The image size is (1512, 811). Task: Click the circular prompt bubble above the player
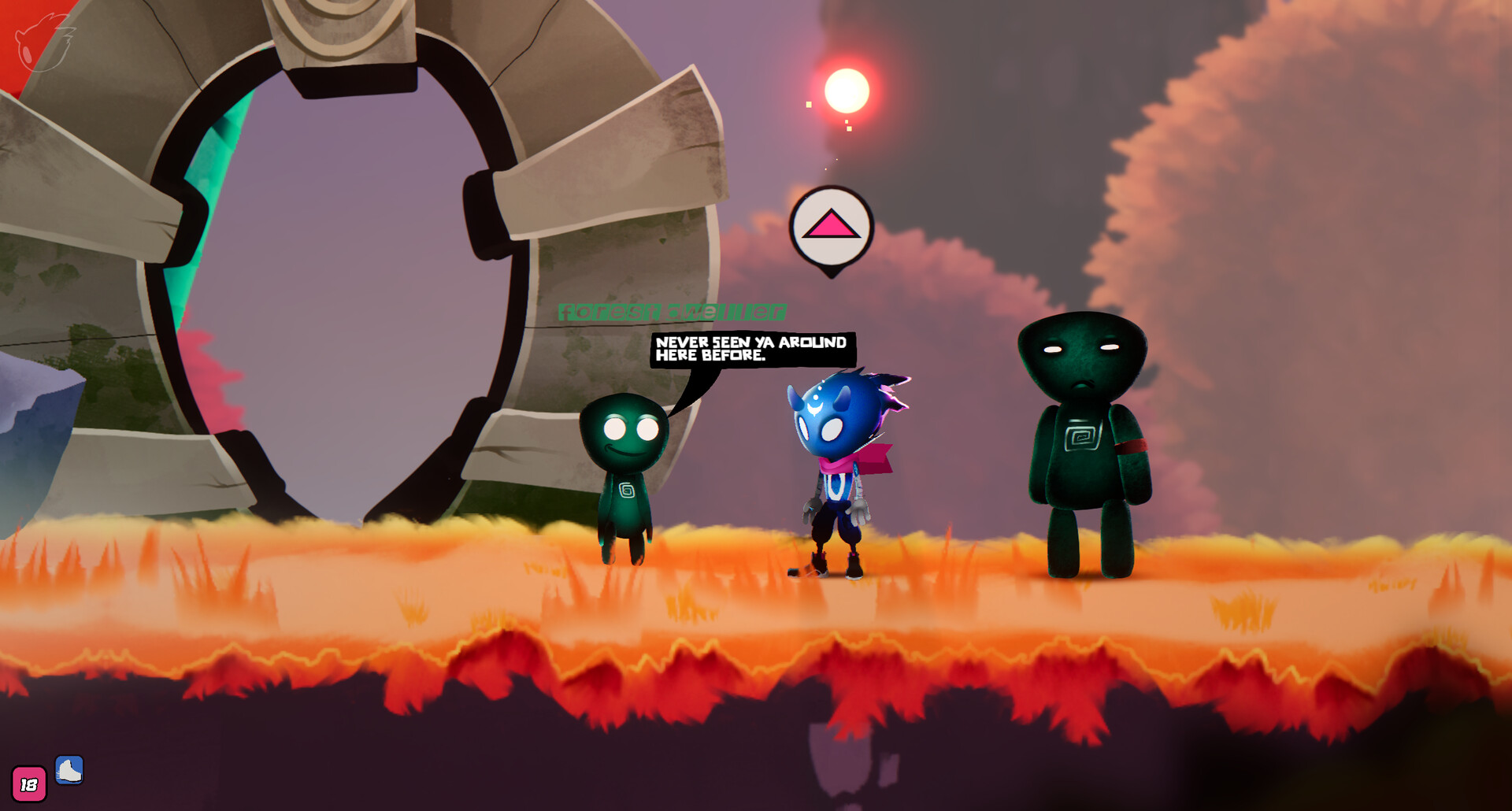[831, 226]
